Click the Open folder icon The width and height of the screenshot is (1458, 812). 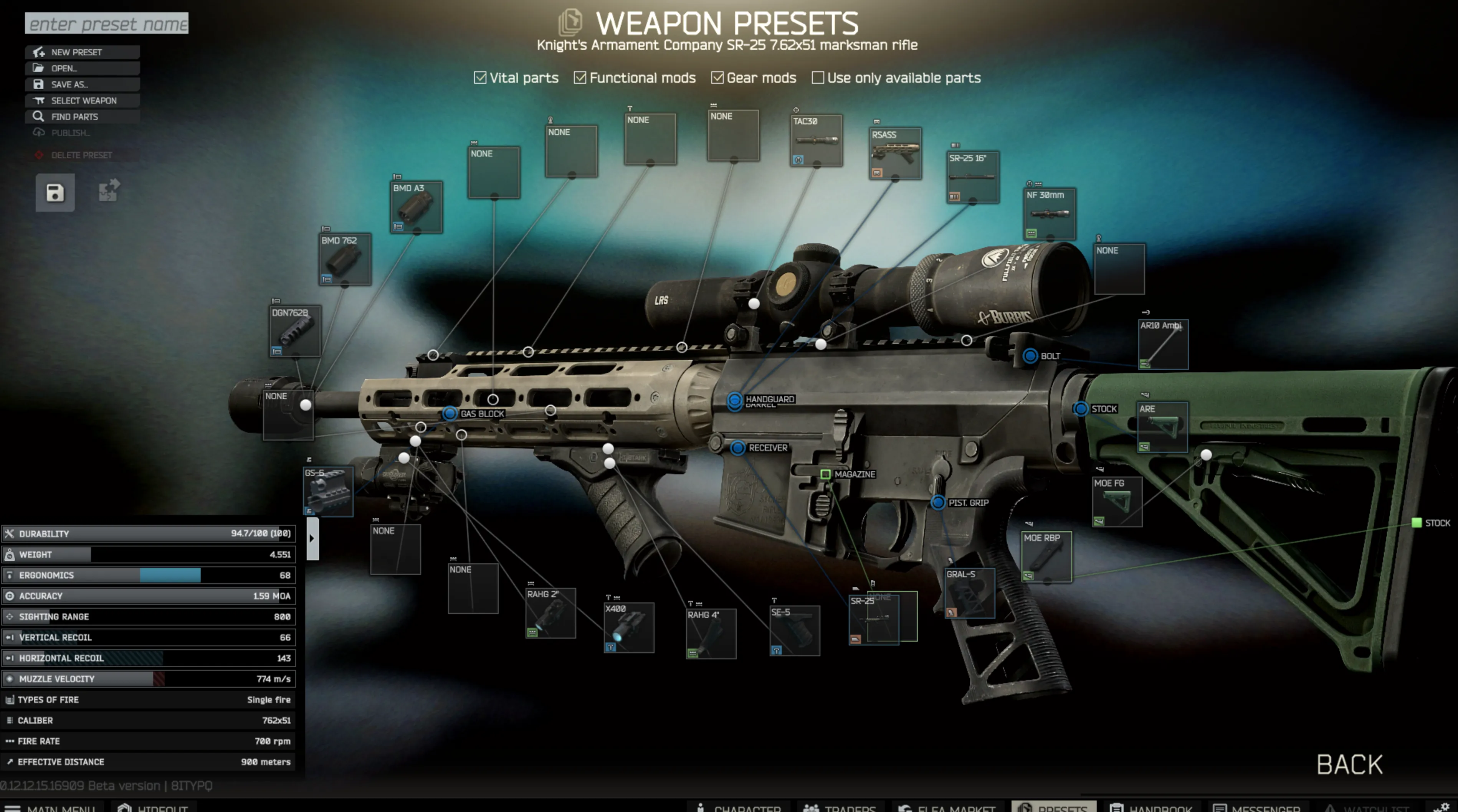coord(38,68)
